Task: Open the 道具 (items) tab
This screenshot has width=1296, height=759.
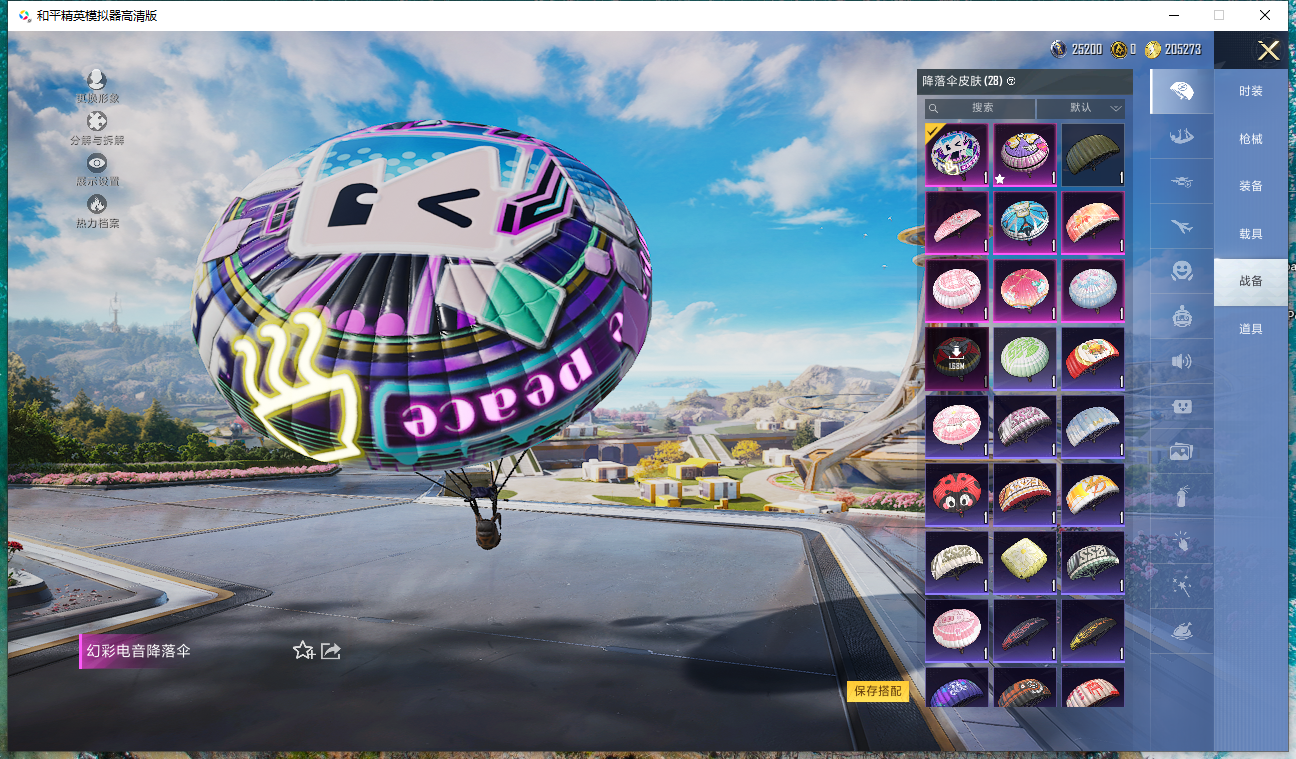Action: [1250, 329]
